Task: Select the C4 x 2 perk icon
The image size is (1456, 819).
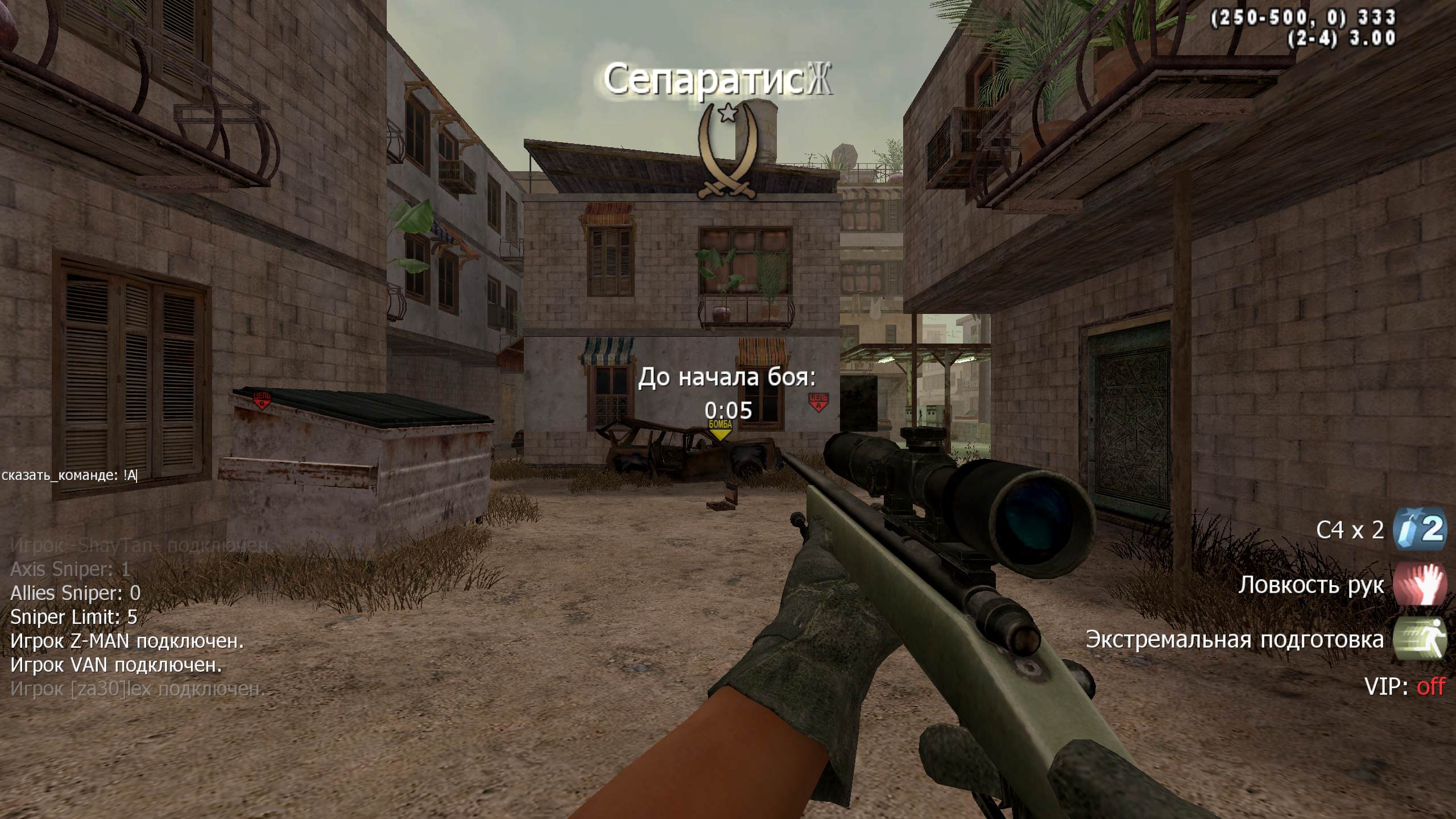Action: [1419, 530]
